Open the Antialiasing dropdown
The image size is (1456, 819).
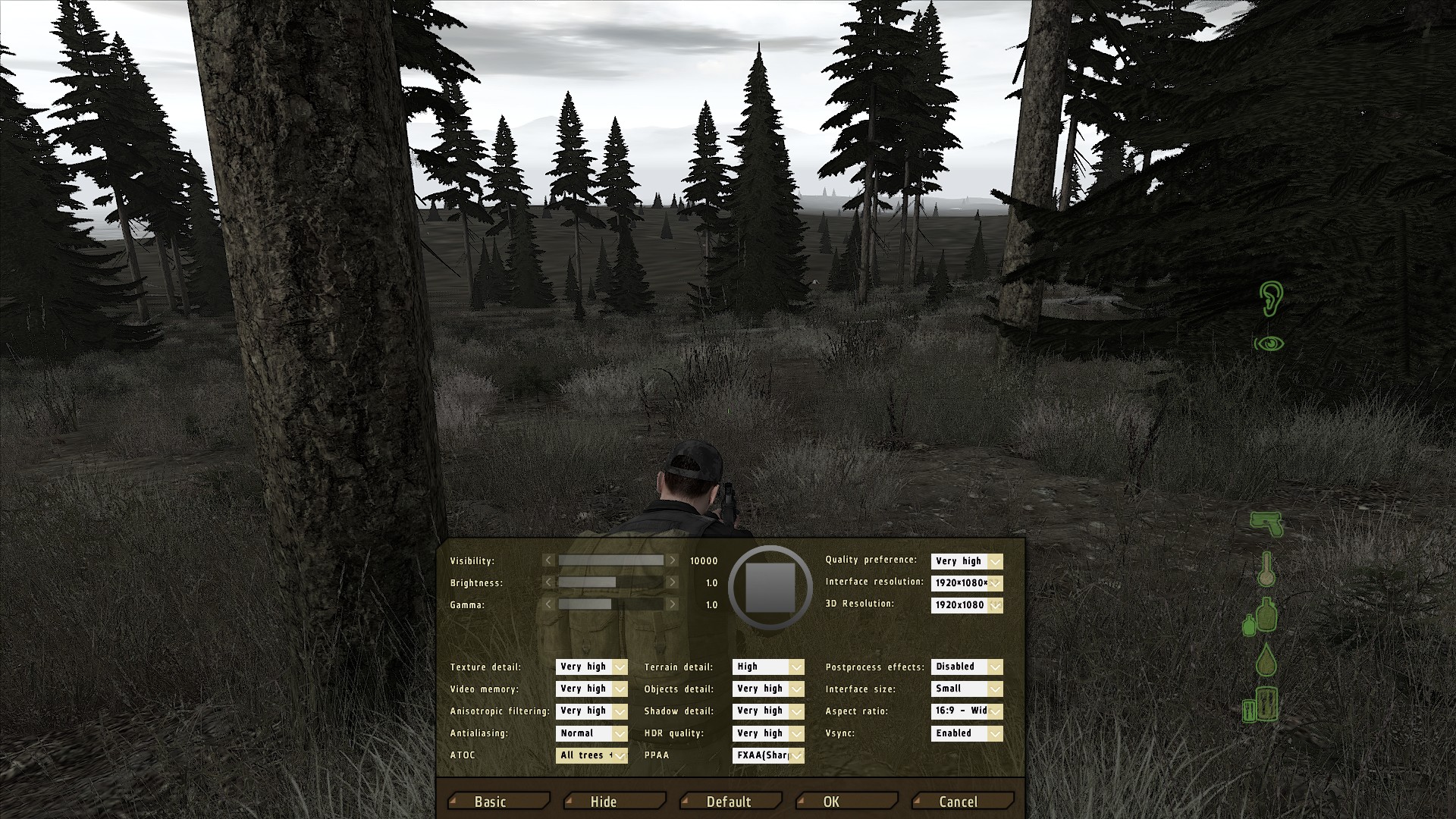591,733
